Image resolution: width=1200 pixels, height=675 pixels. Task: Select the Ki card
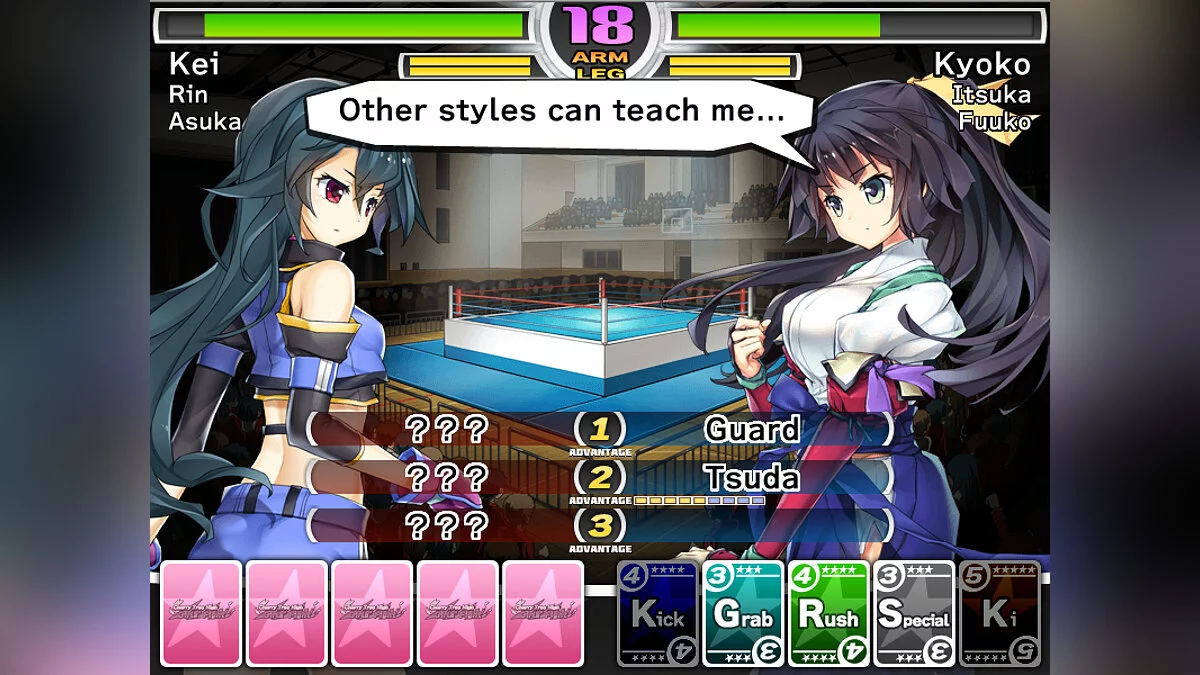999,614
